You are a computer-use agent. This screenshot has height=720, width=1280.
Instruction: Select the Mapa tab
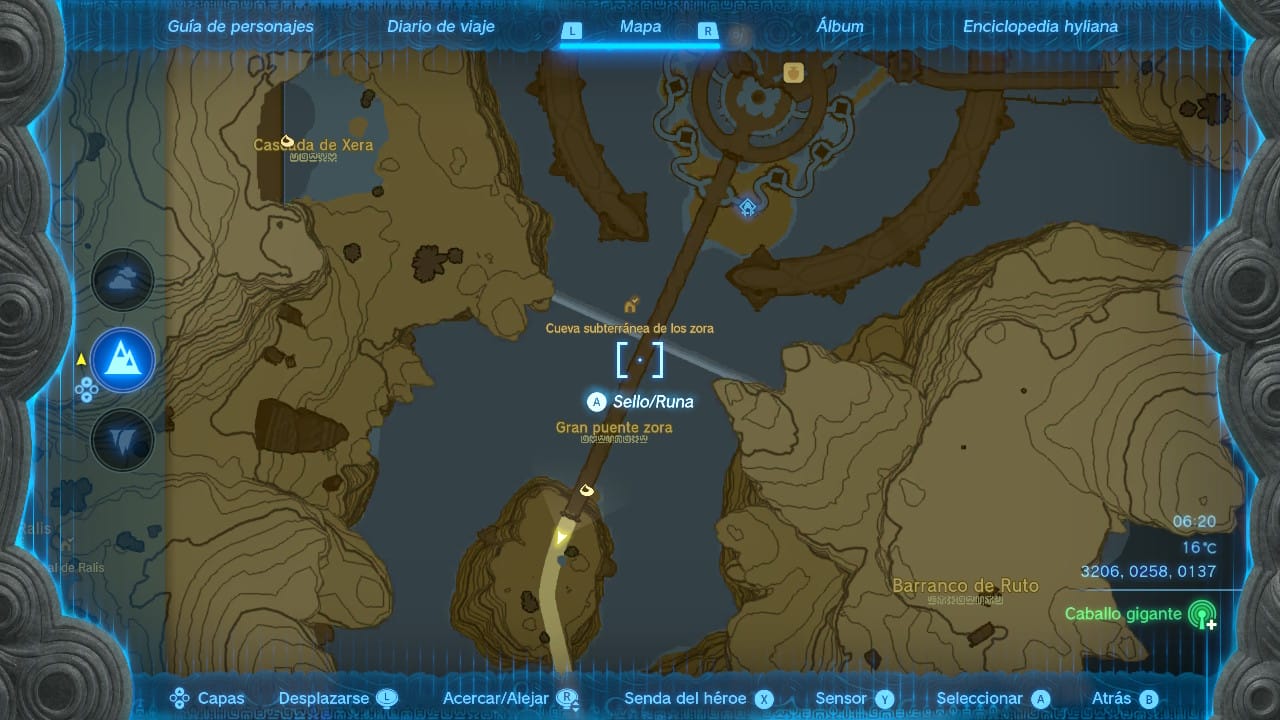coord(640,27)
